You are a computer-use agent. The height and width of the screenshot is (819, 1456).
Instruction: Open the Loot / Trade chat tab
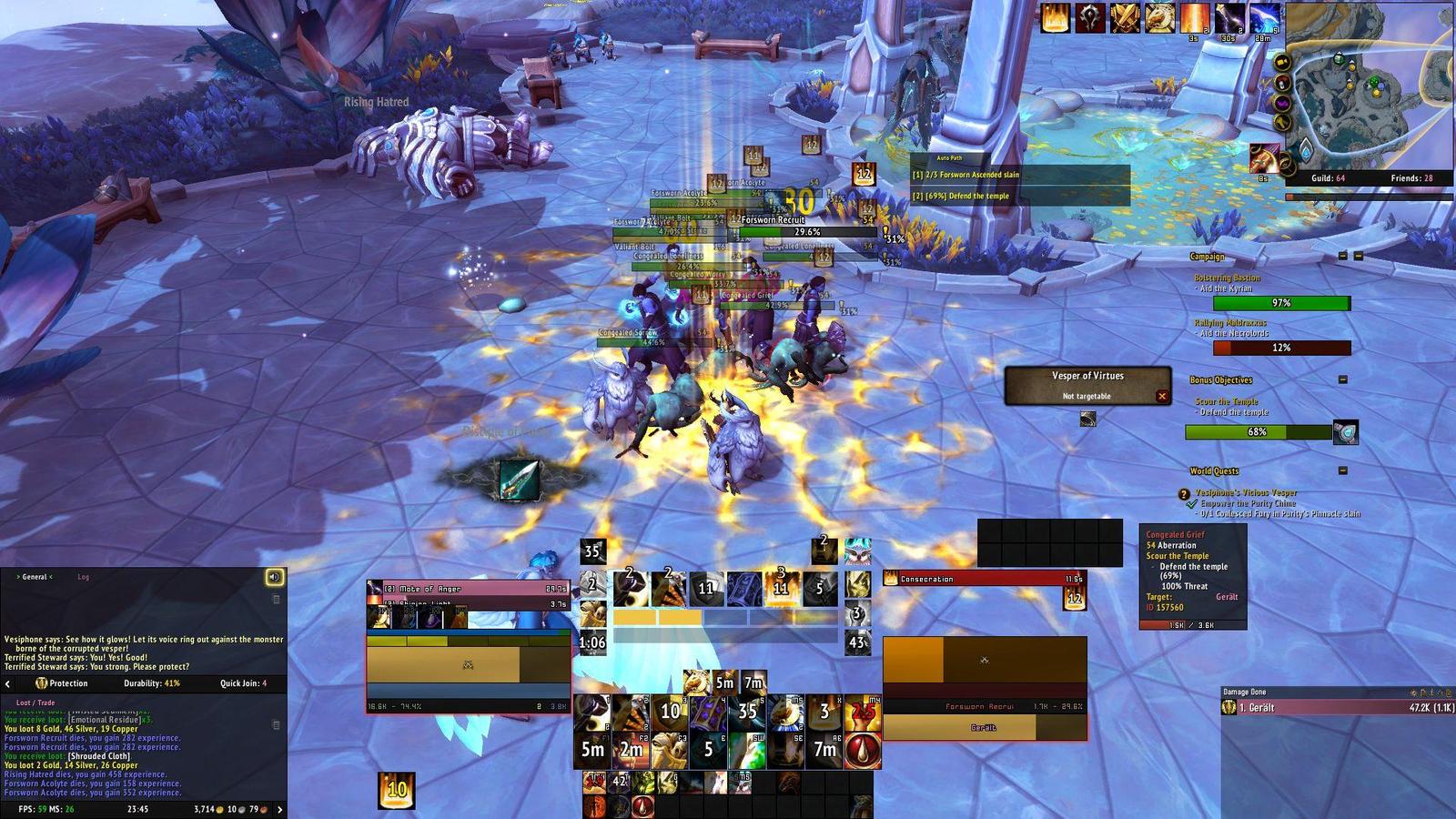coord(35,703)
